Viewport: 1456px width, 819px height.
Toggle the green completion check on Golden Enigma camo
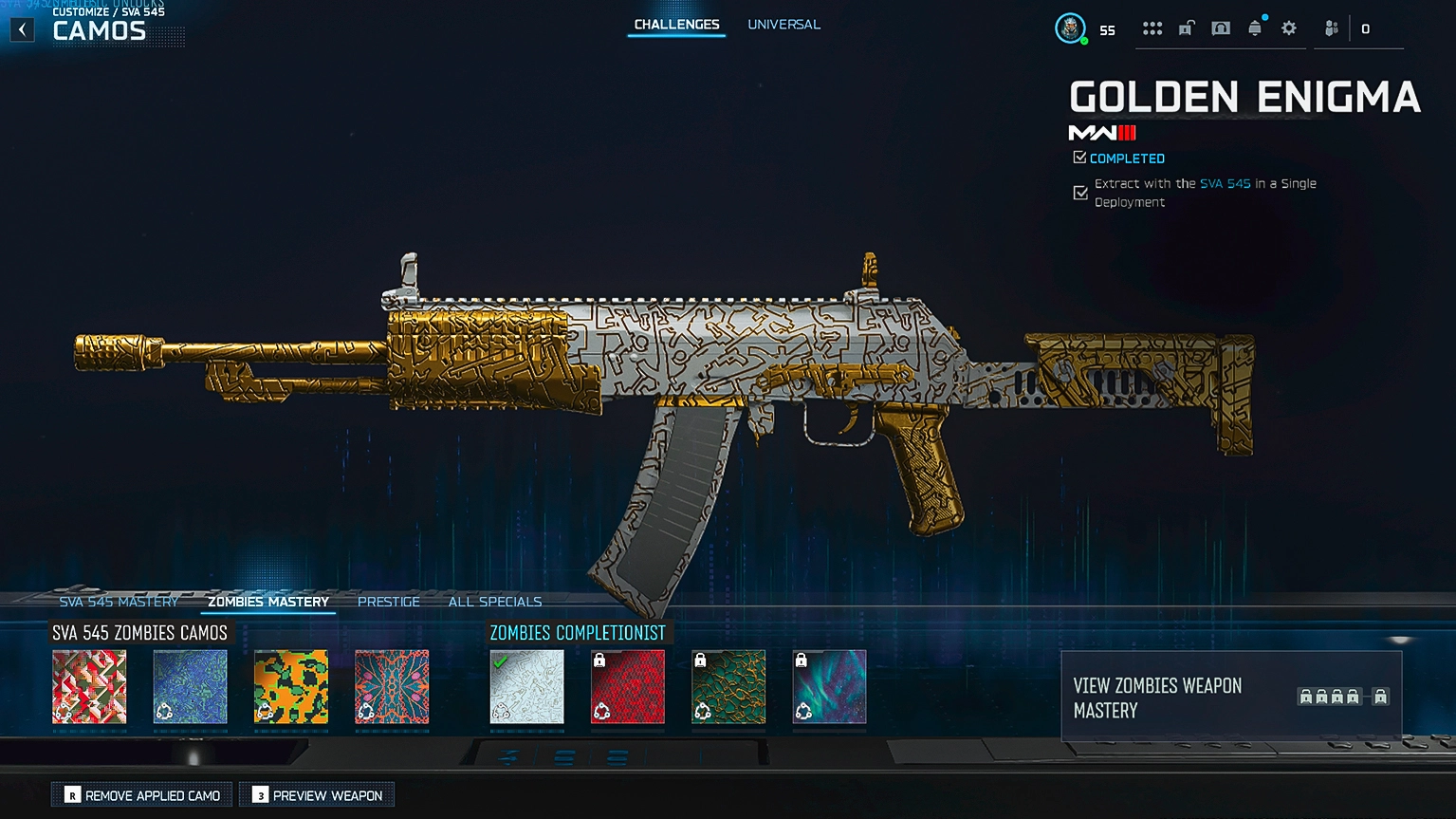(x=504, y=663)
